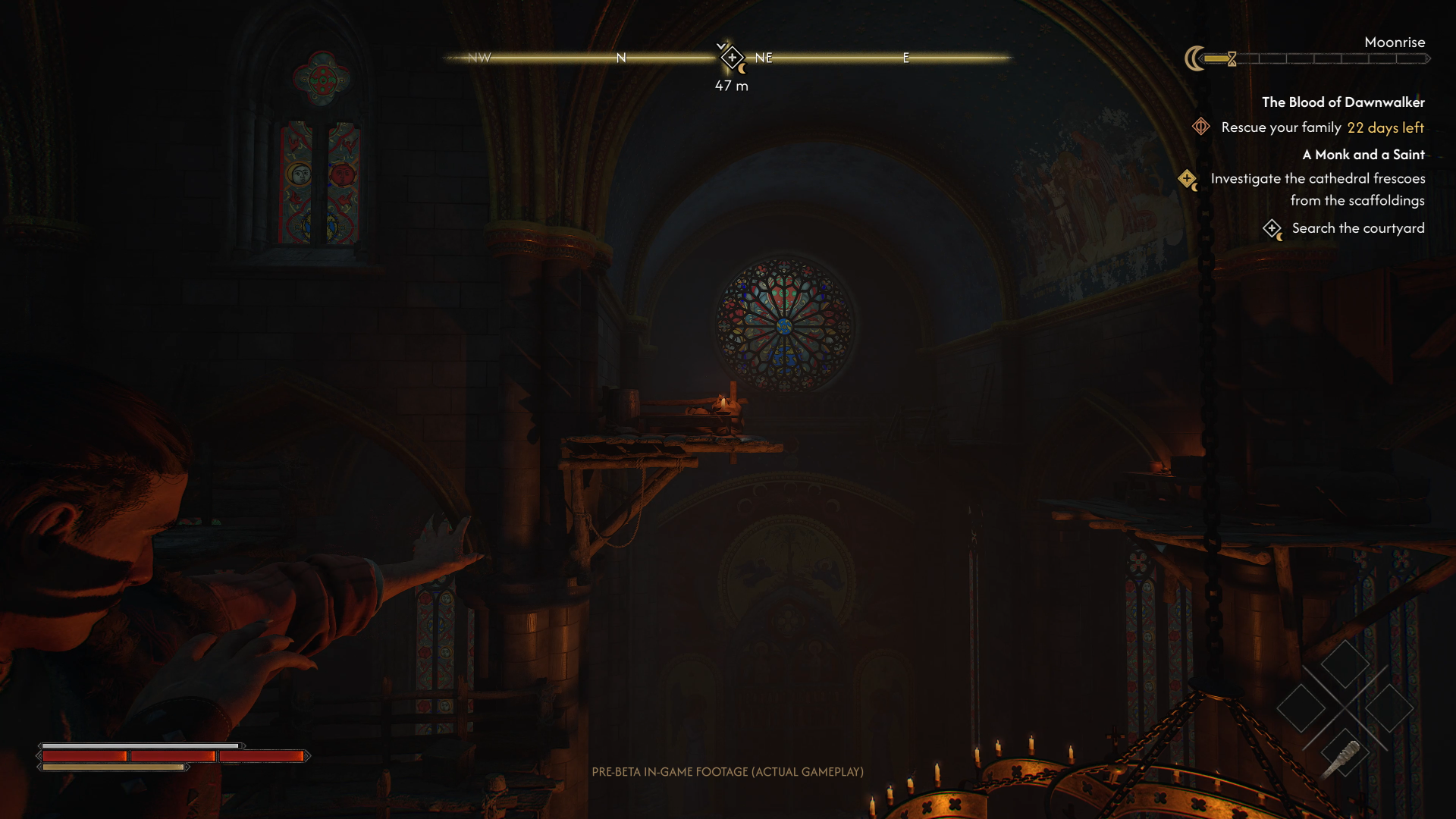This screenshot has width=1456, height=819.
Task: Click the Rescue your family objective icon
Action: [1200, 127]
